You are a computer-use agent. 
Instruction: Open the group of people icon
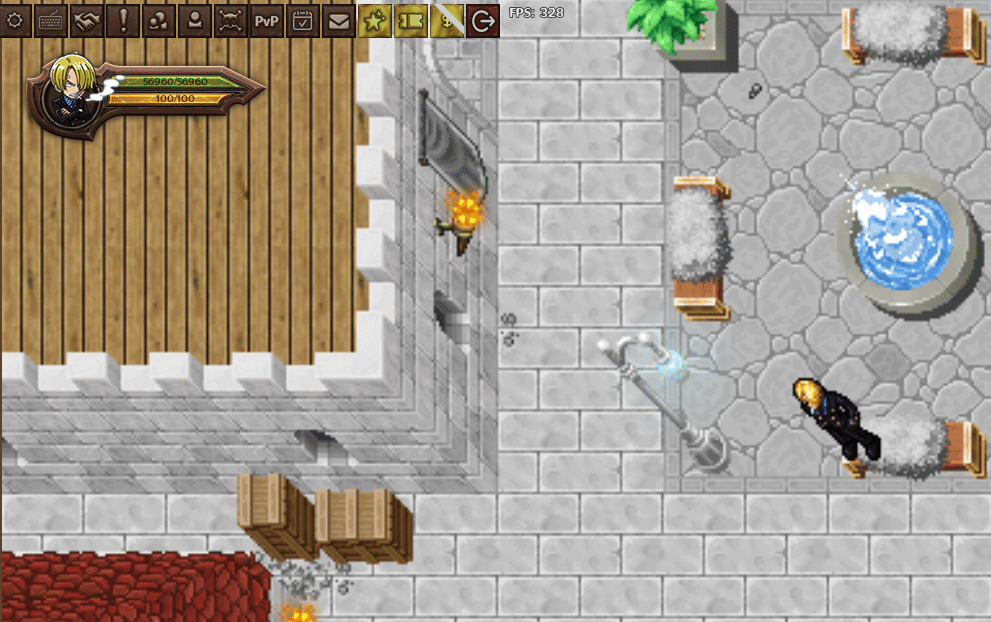[x=159, y=20]
